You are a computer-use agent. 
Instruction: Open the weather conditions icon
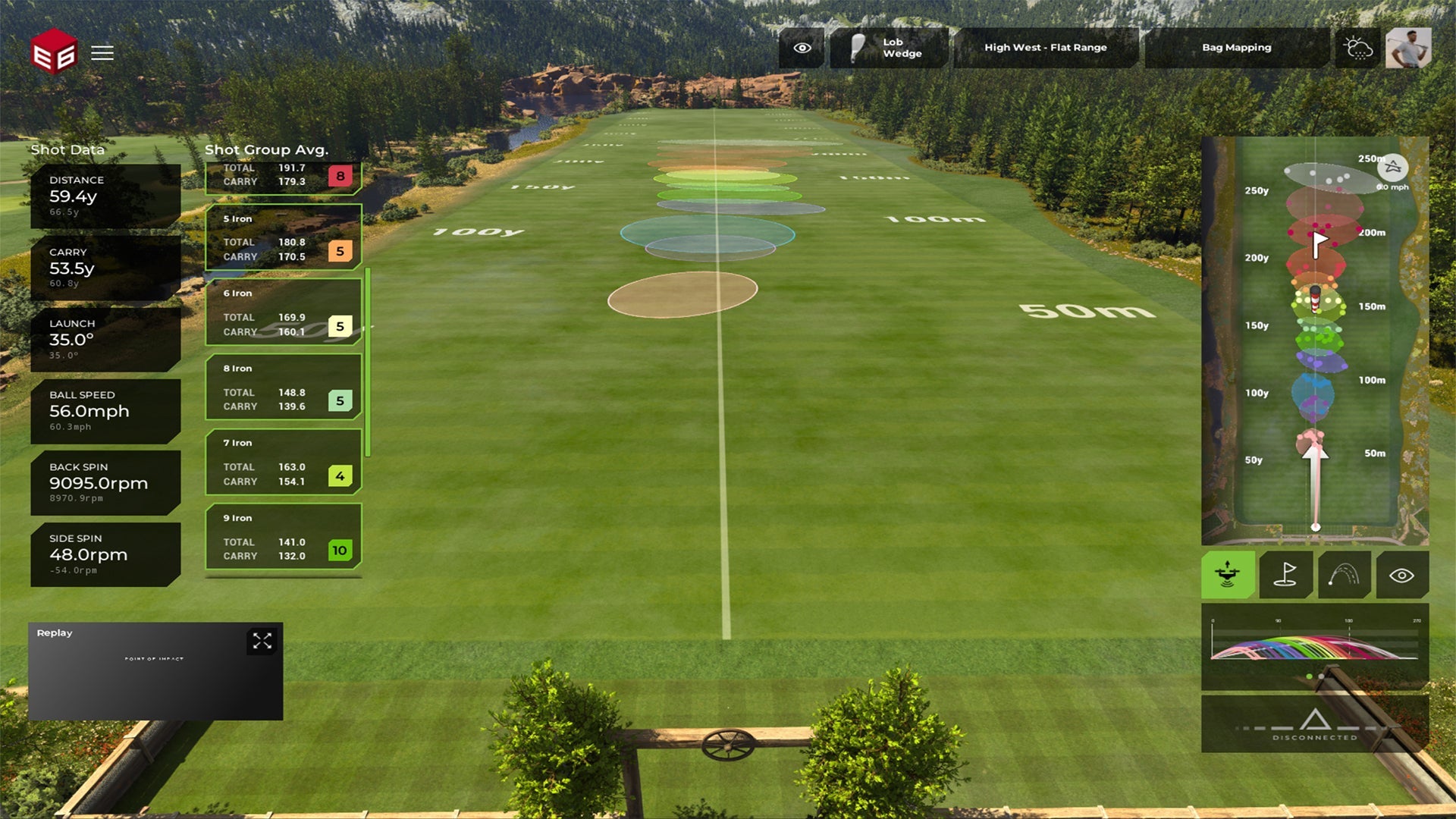[1358, 47]
